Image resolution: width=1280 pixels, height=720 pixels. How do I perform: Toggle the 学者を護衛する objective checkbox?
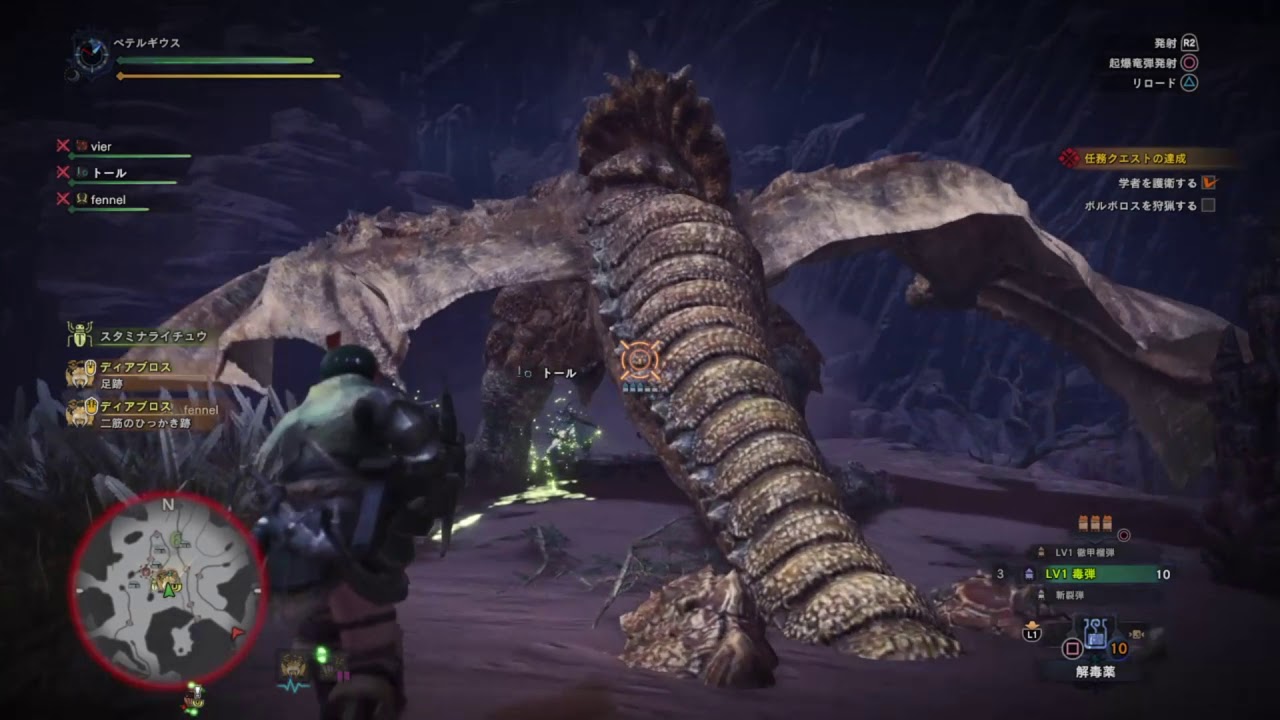[x=1209, y=183]
